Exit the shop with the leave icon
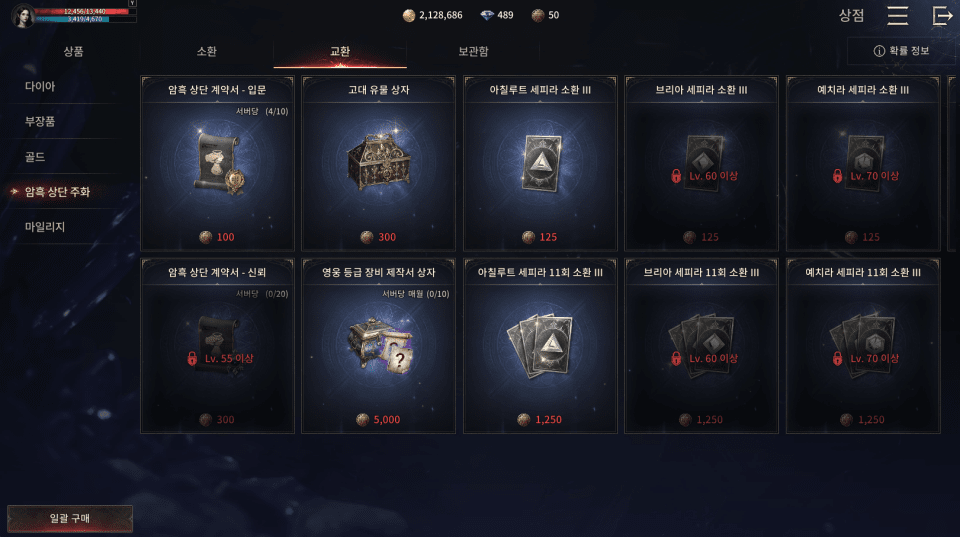 942,15
